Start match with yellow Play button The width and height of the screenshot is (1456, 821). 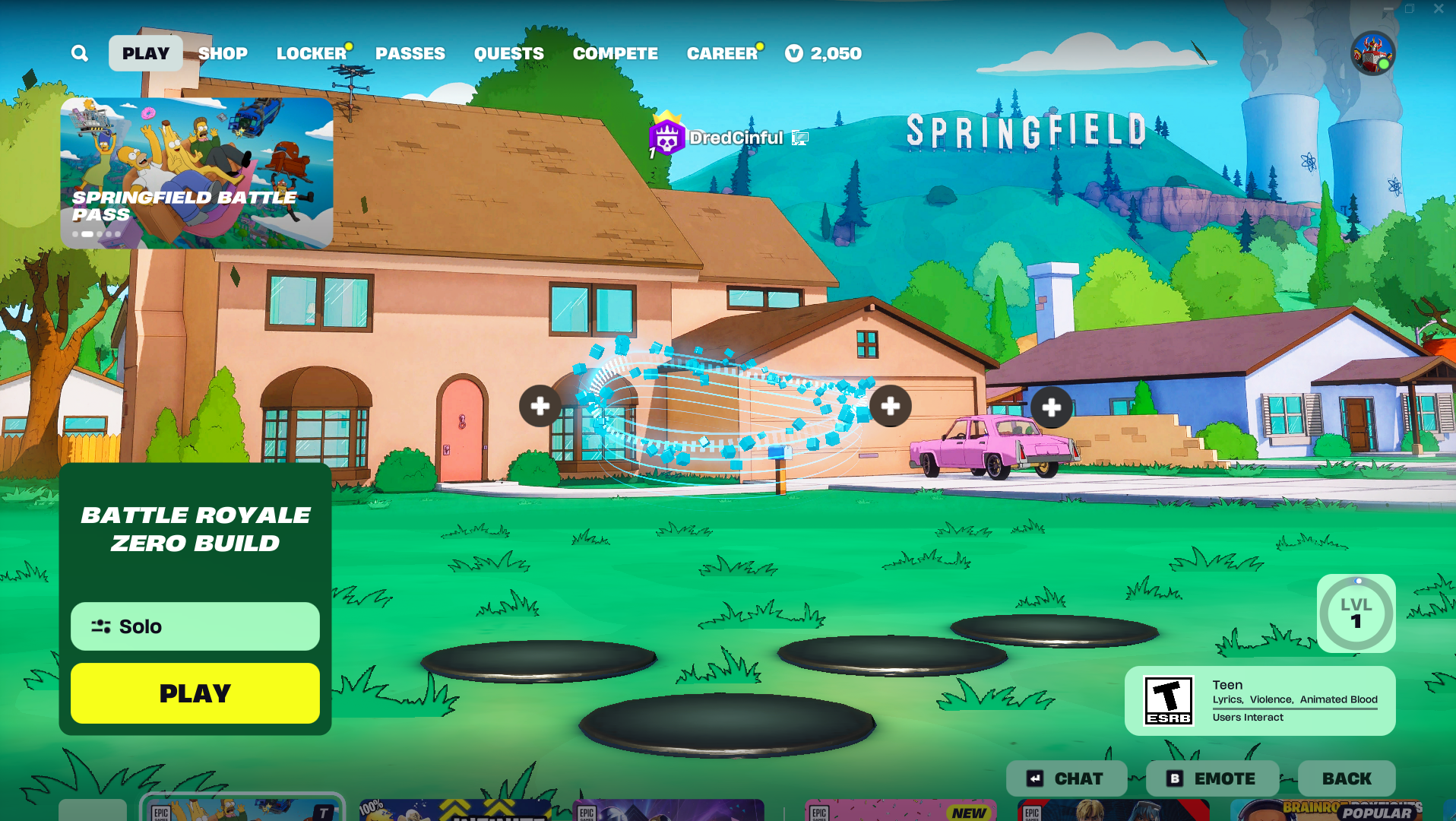pyautogui.click(x=195, y=693)
